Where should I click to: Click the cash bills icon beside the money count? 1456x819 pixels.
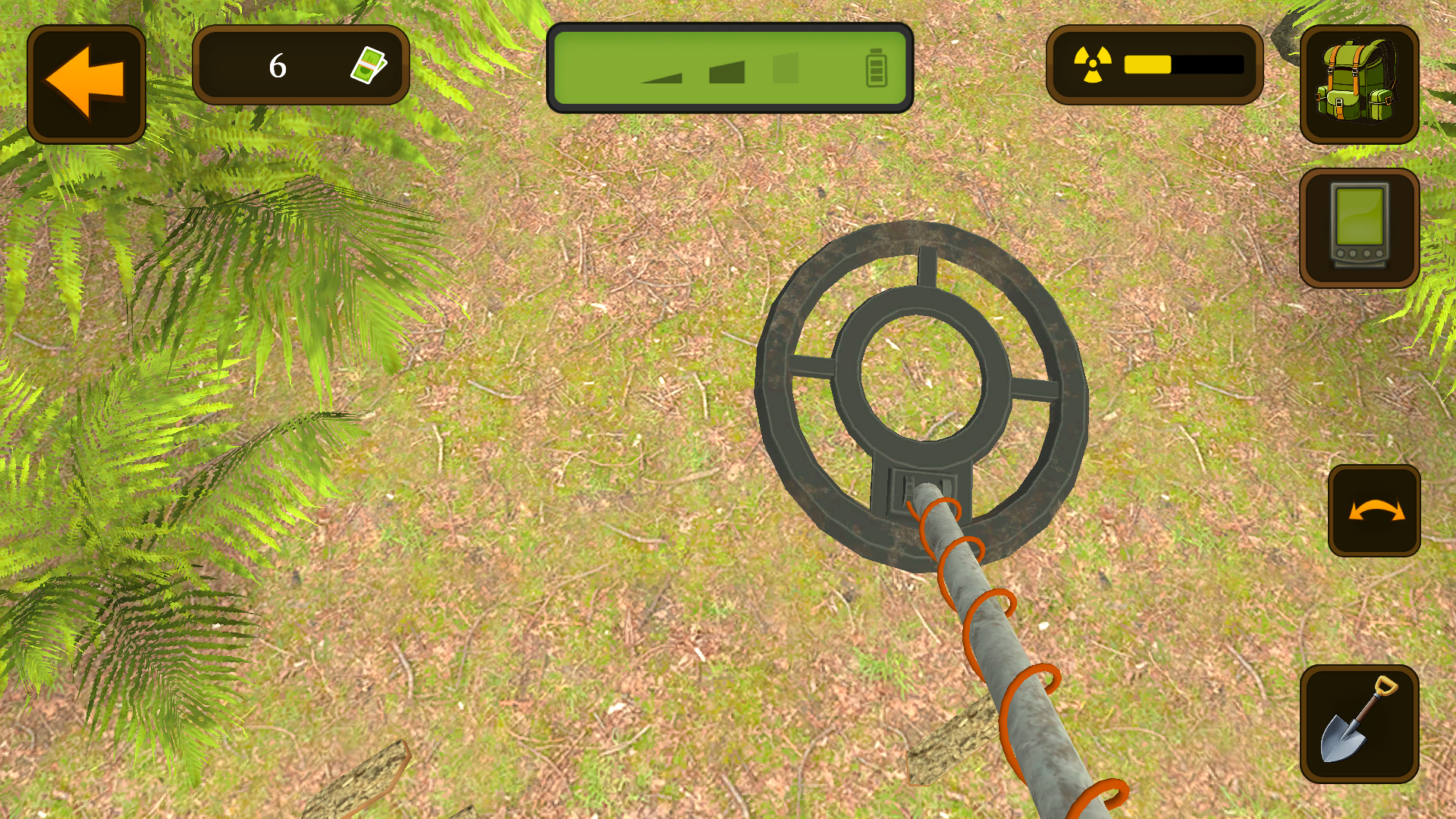point(369,64)
